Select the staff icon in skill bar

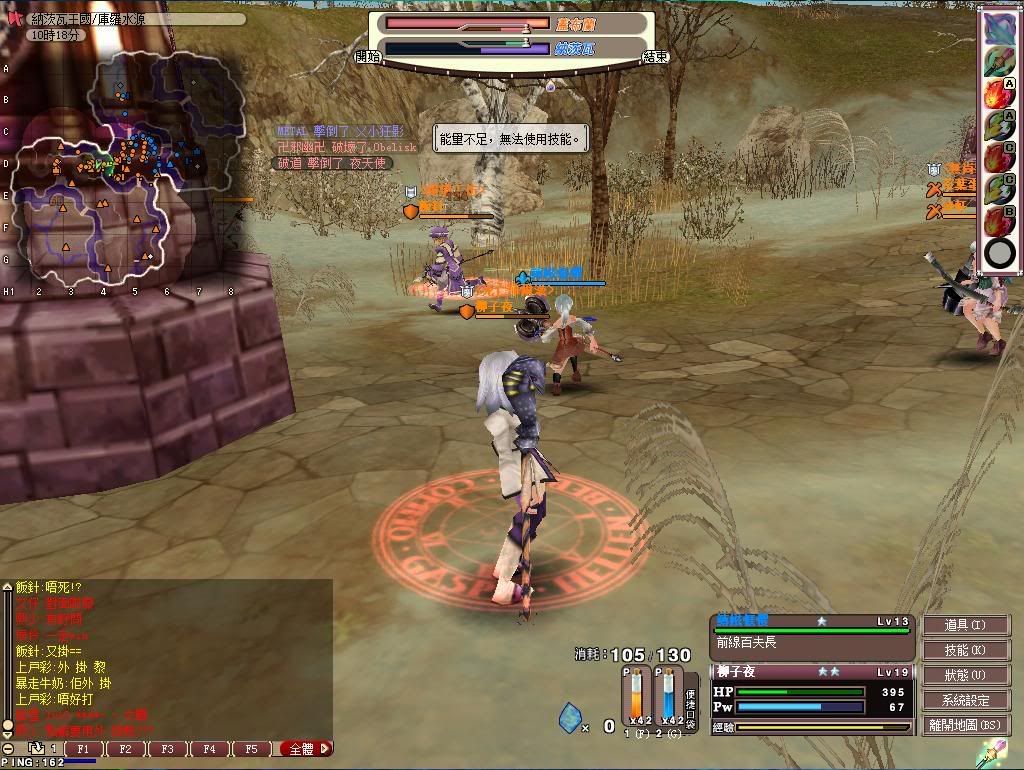999,63
